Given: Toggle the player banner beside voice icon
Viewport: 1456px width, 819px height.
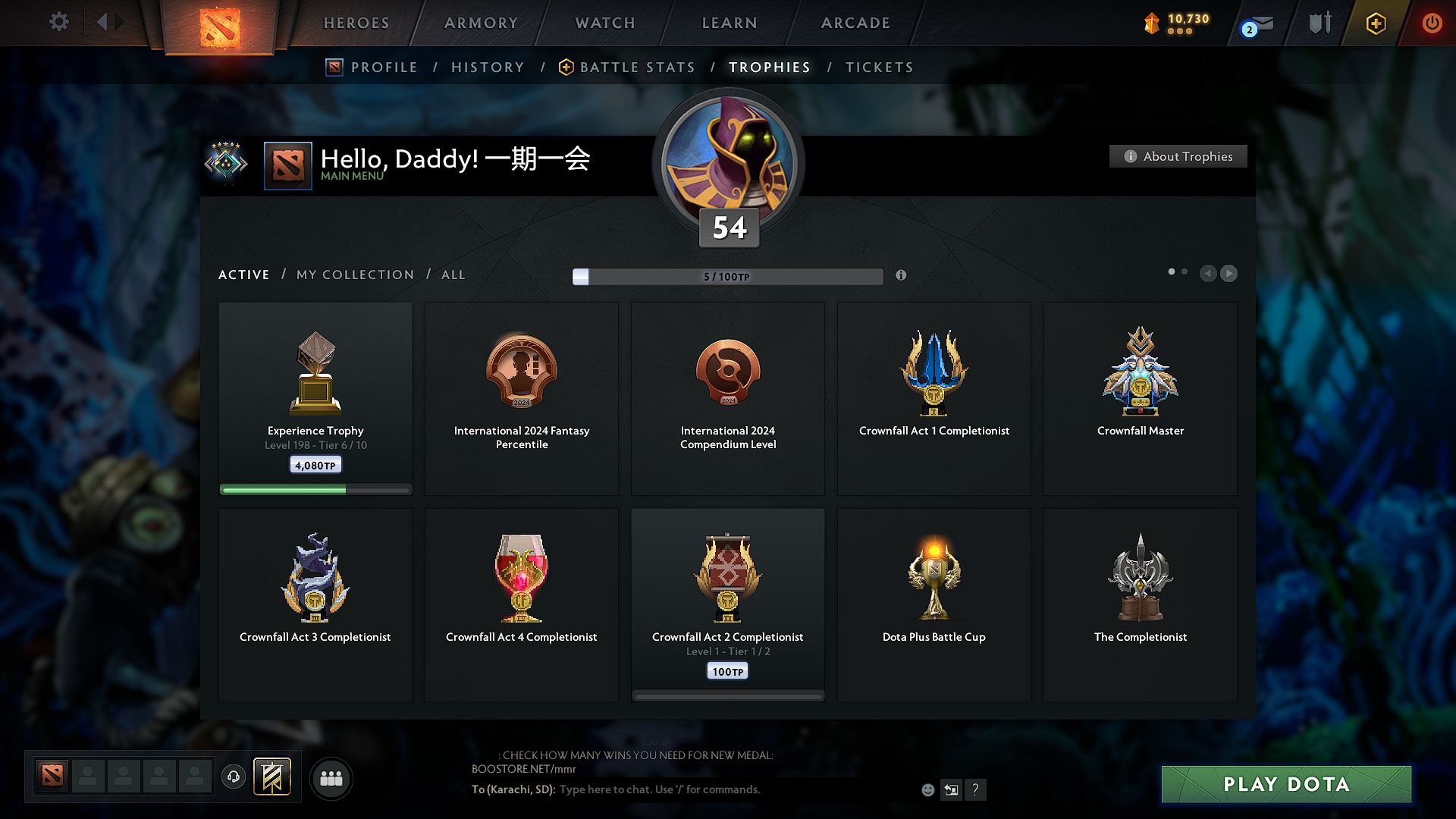Looking at the screenshot, I should pos(273,777).
